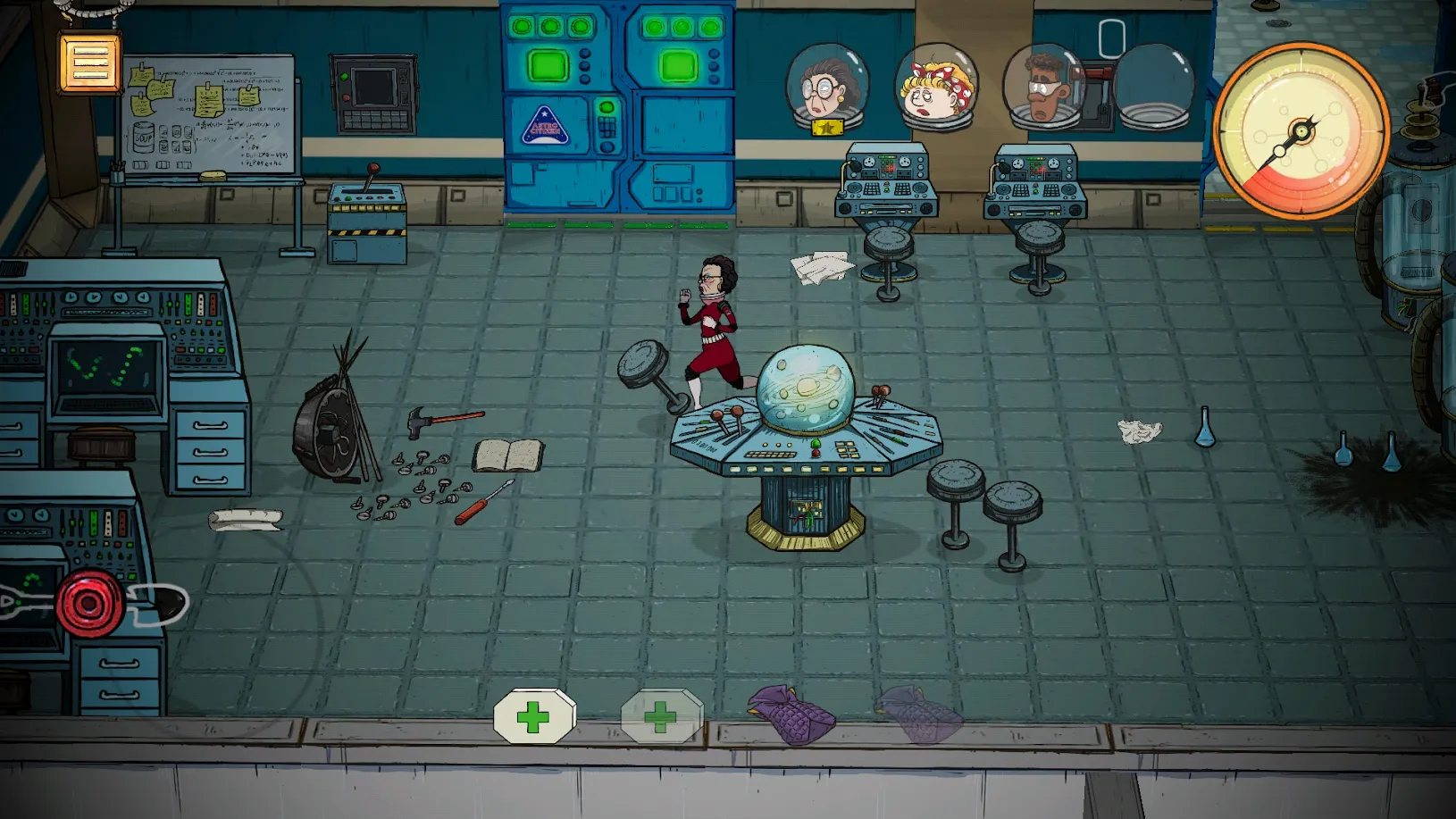Screen dimensions: 1456x819
Task: Select the faded green-cross medkit slot
Action: pos(661,716)
